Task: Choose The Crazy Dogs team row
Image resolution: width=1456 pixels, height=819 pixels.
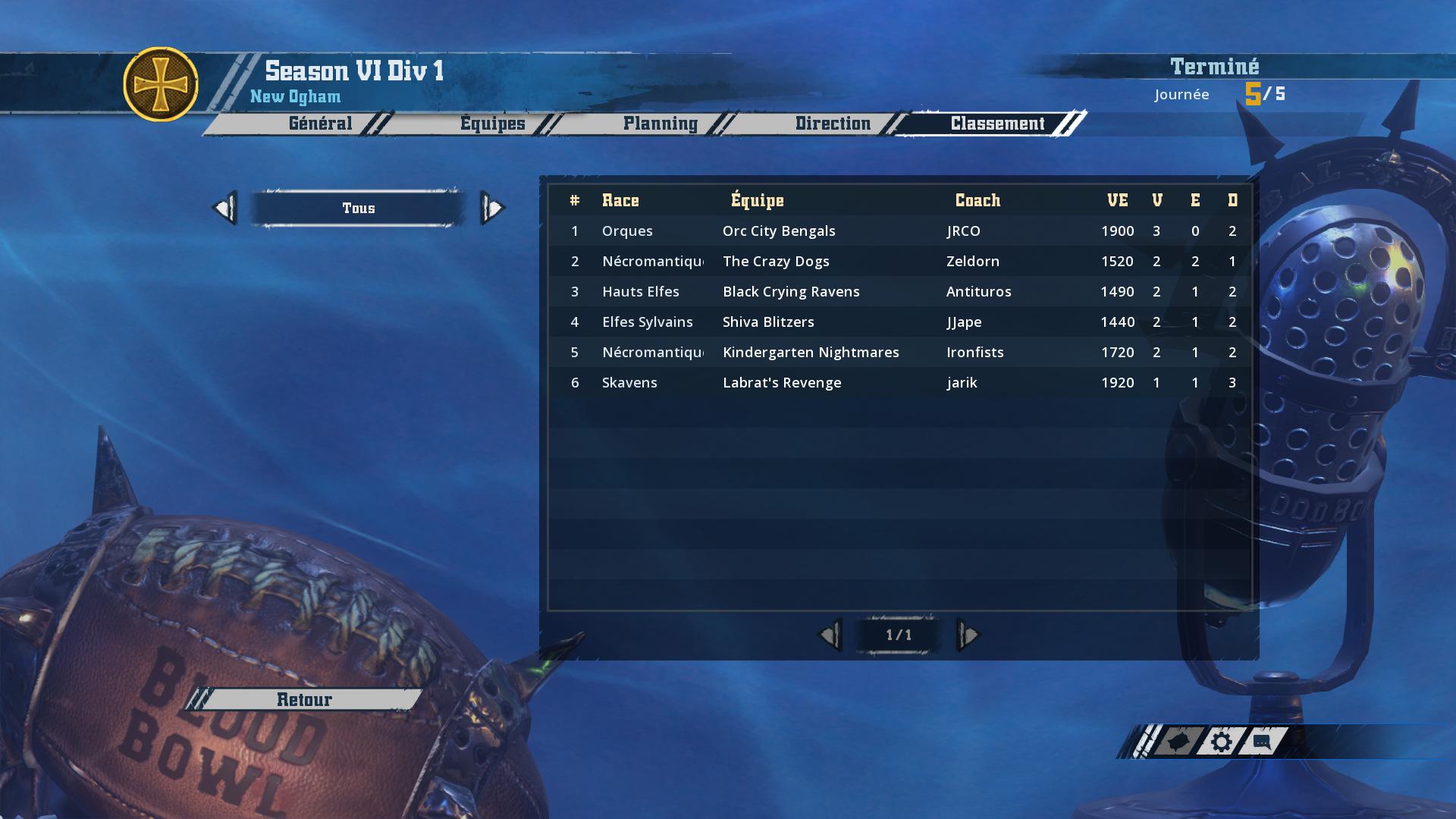Action: 776,261
